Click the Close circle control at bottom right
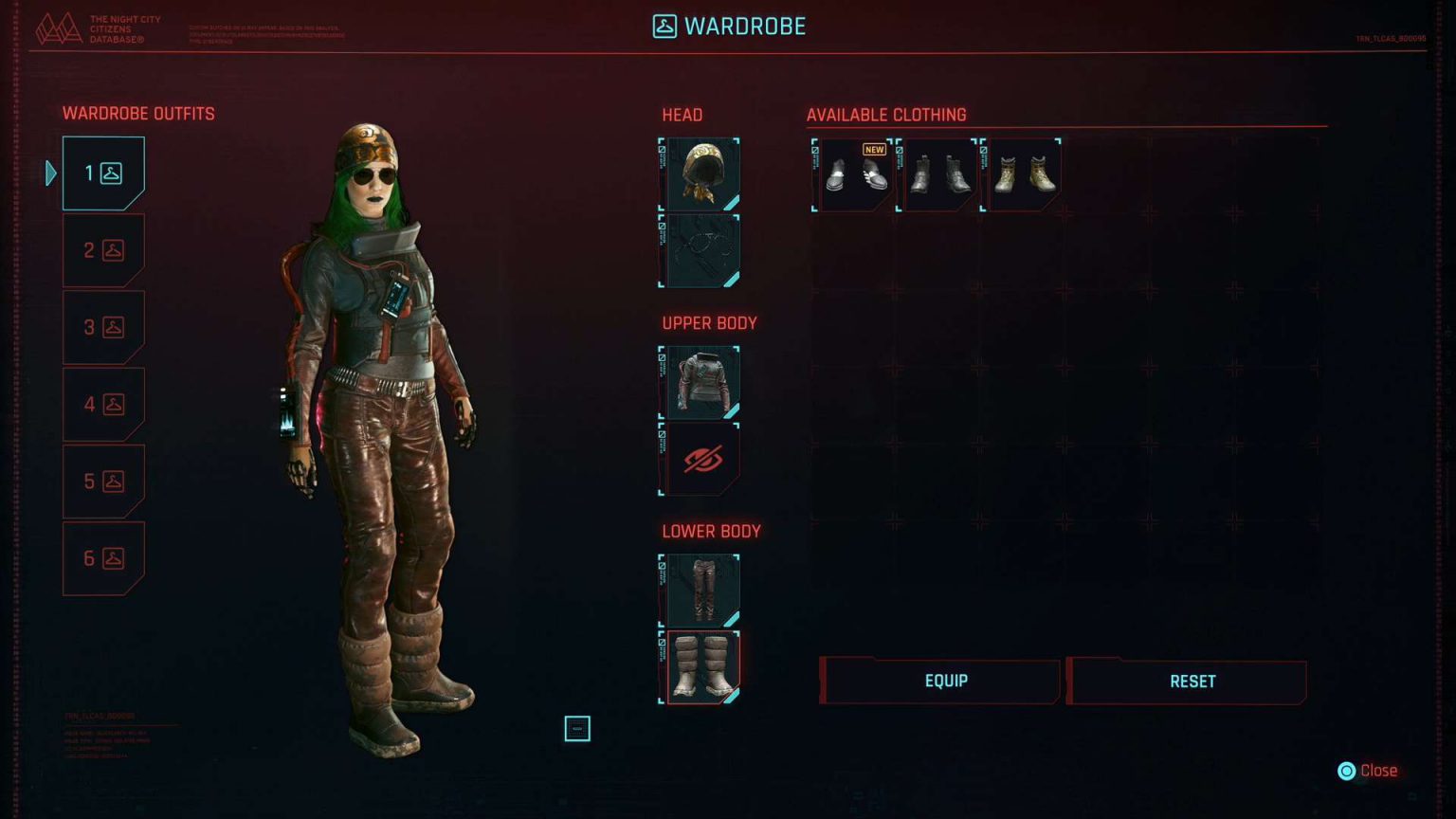The image size is (1456, 819). click(x=1347, y=770)
